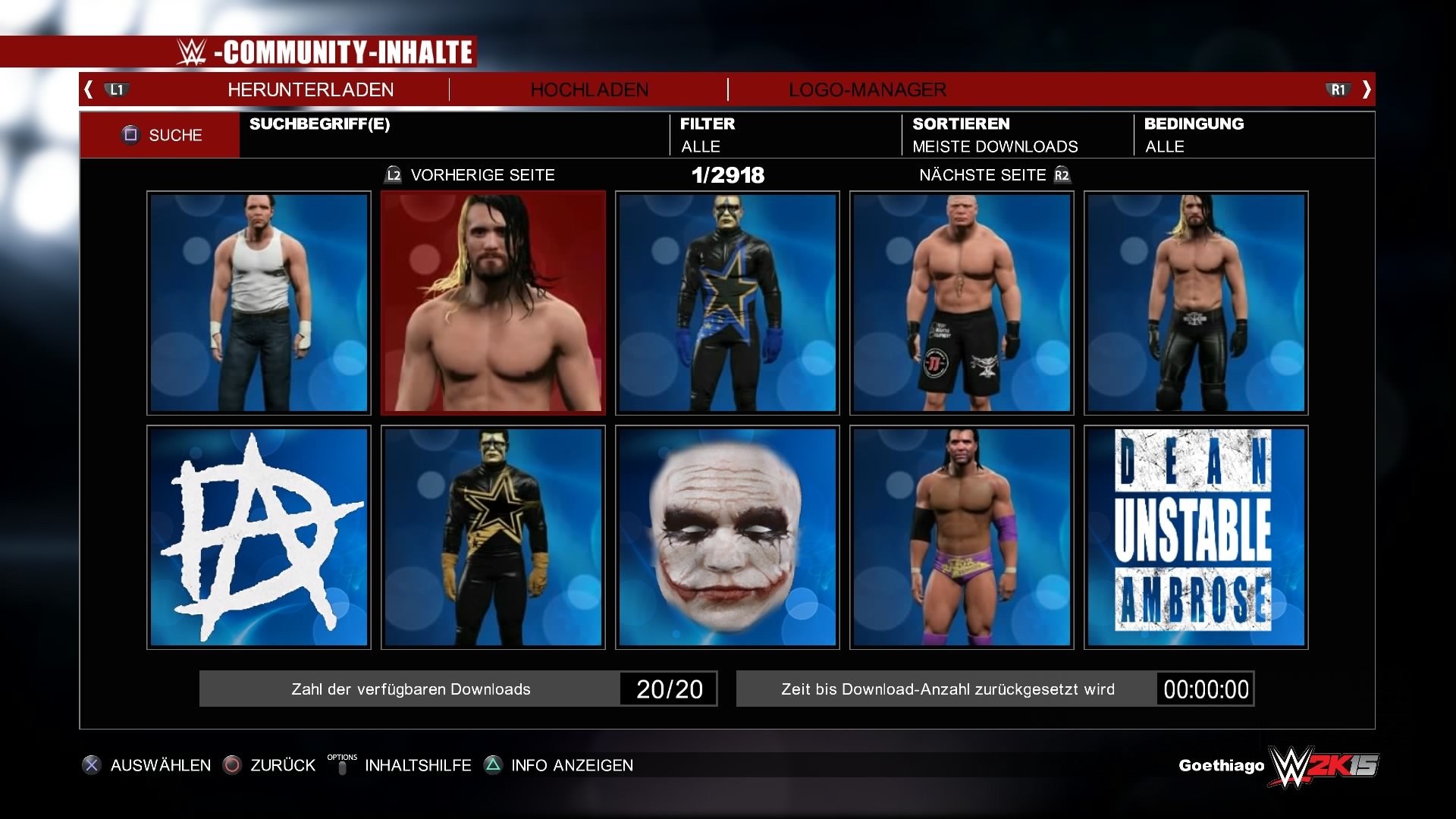Click the Options Inhaltshilfe controller icon
The width and height of the screenshot is (1456, 819).
click(x=343, y=764)
